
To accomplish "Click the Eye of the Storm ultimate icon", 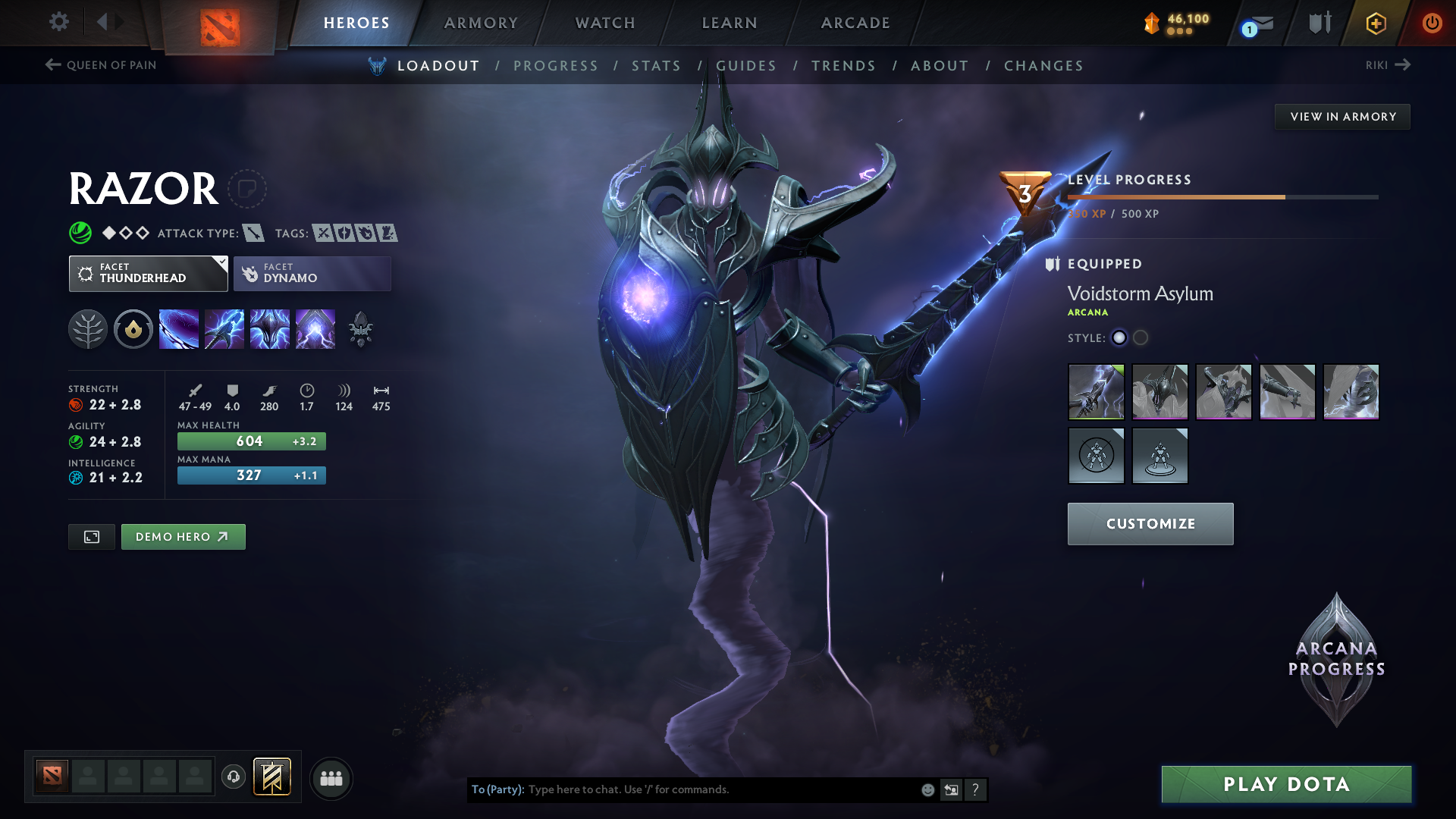I will point(315,328).
